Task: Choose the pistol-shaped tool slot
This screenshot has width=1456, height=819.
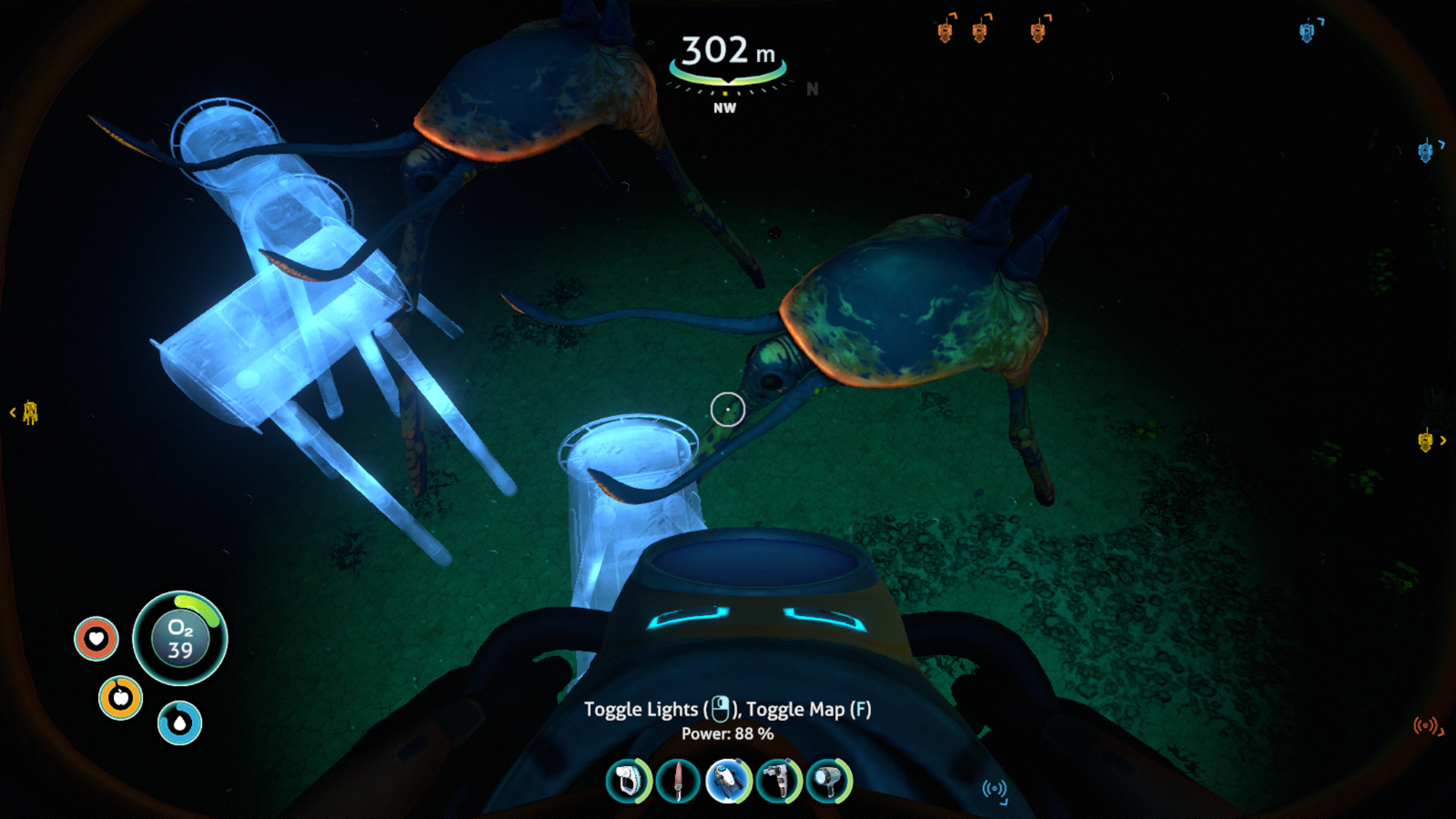Action: pyautogui.click(x=778, y=781)
